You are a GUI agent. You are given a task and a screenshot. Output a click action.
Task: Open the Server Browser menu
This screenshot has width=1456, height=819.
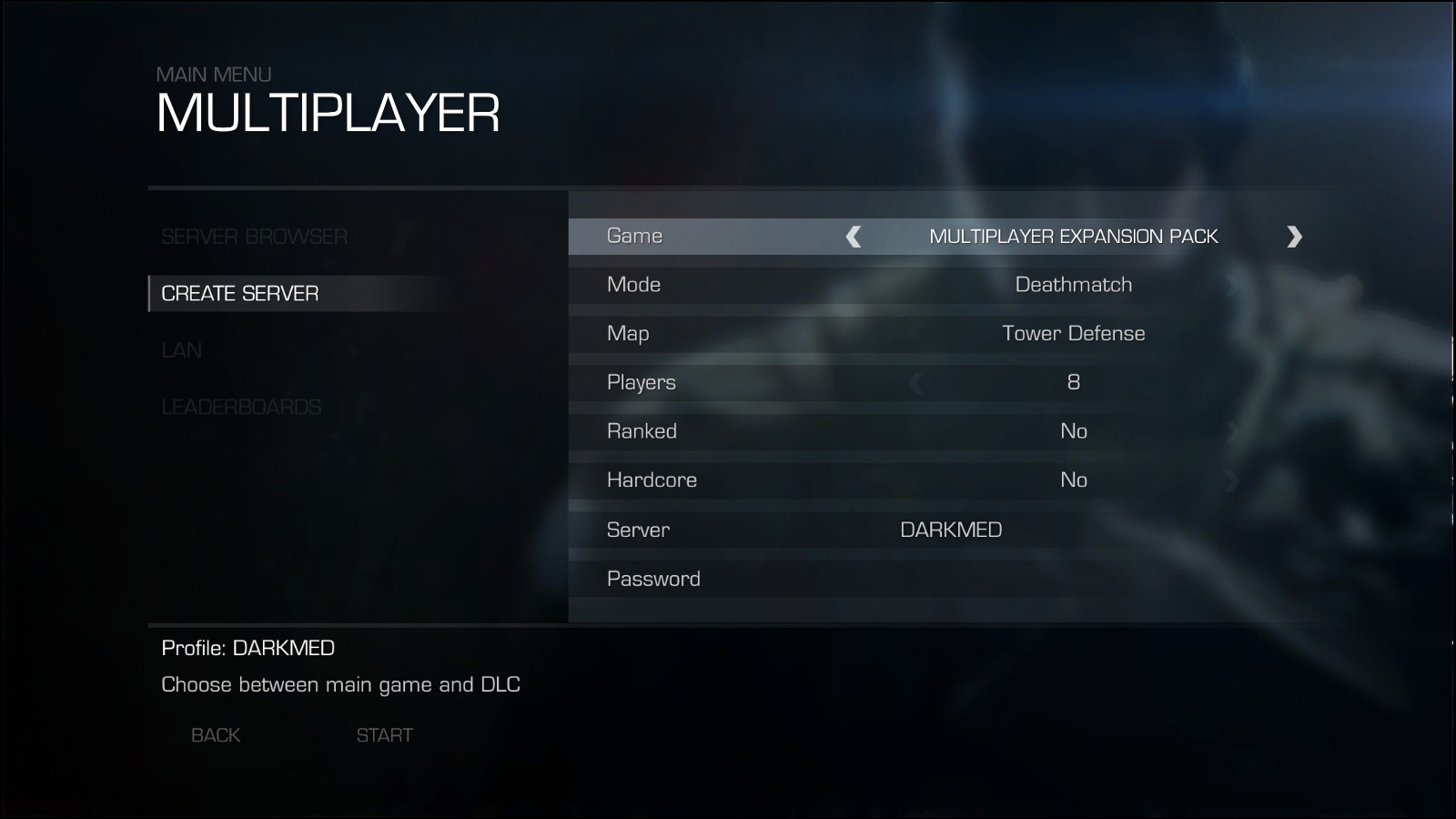(254, 237)
